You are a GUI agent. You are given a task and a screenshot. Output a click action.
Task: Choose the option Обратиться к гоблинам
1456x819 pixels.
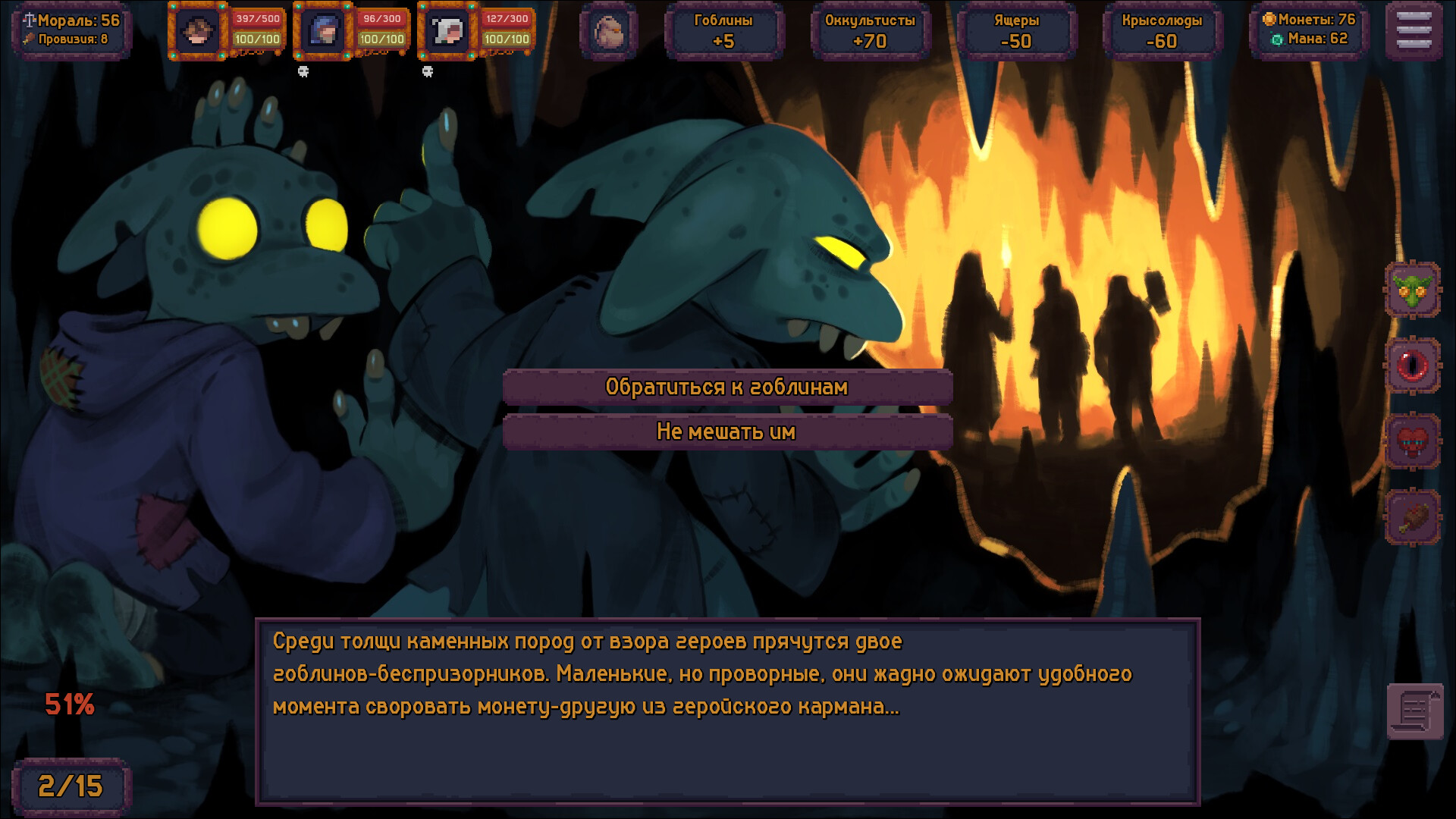pyautogui.click(x=727, y=387)
